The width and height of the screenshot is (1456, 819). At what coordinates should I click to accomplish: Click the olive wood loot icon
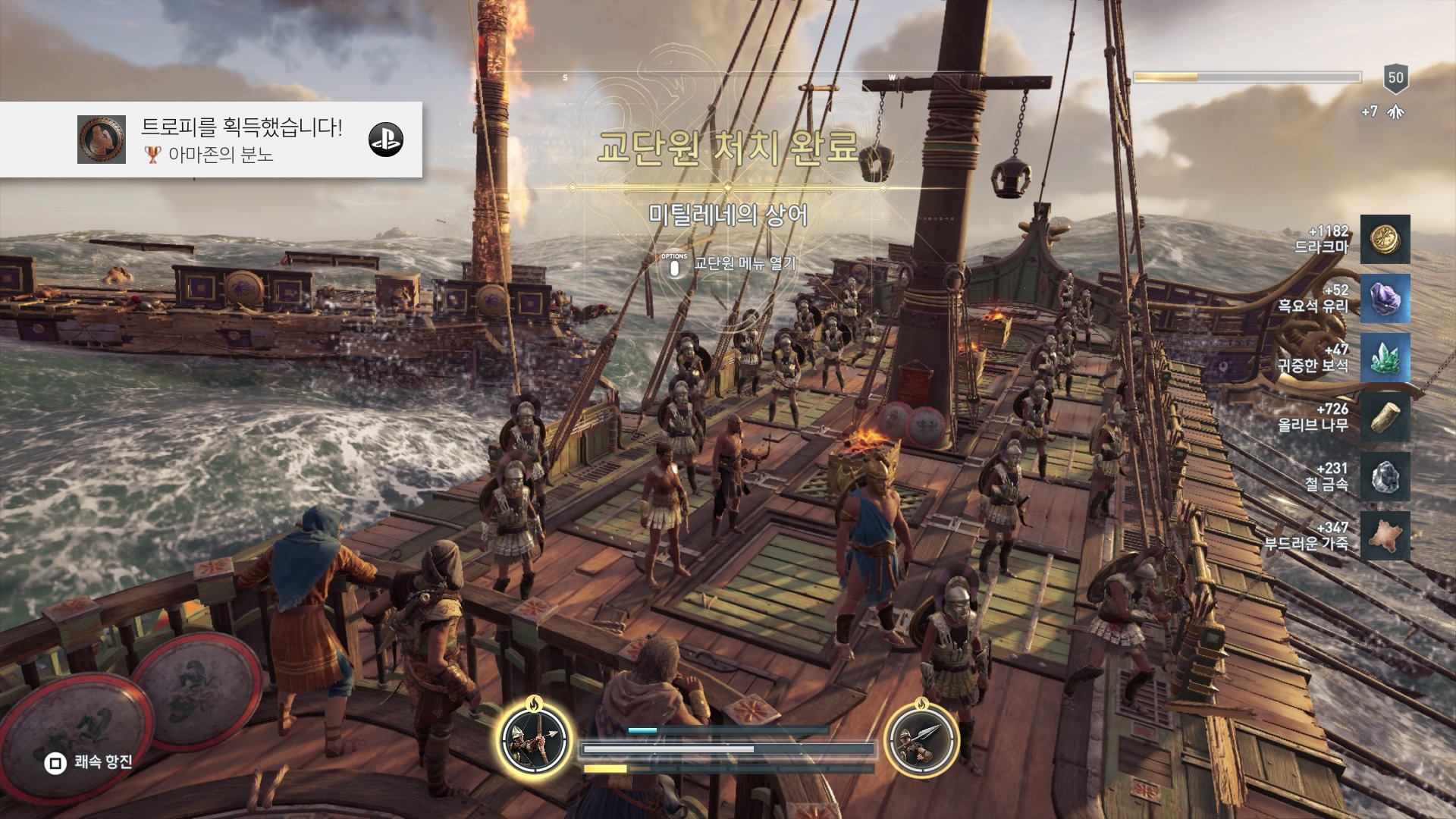tap(1385, 417)
